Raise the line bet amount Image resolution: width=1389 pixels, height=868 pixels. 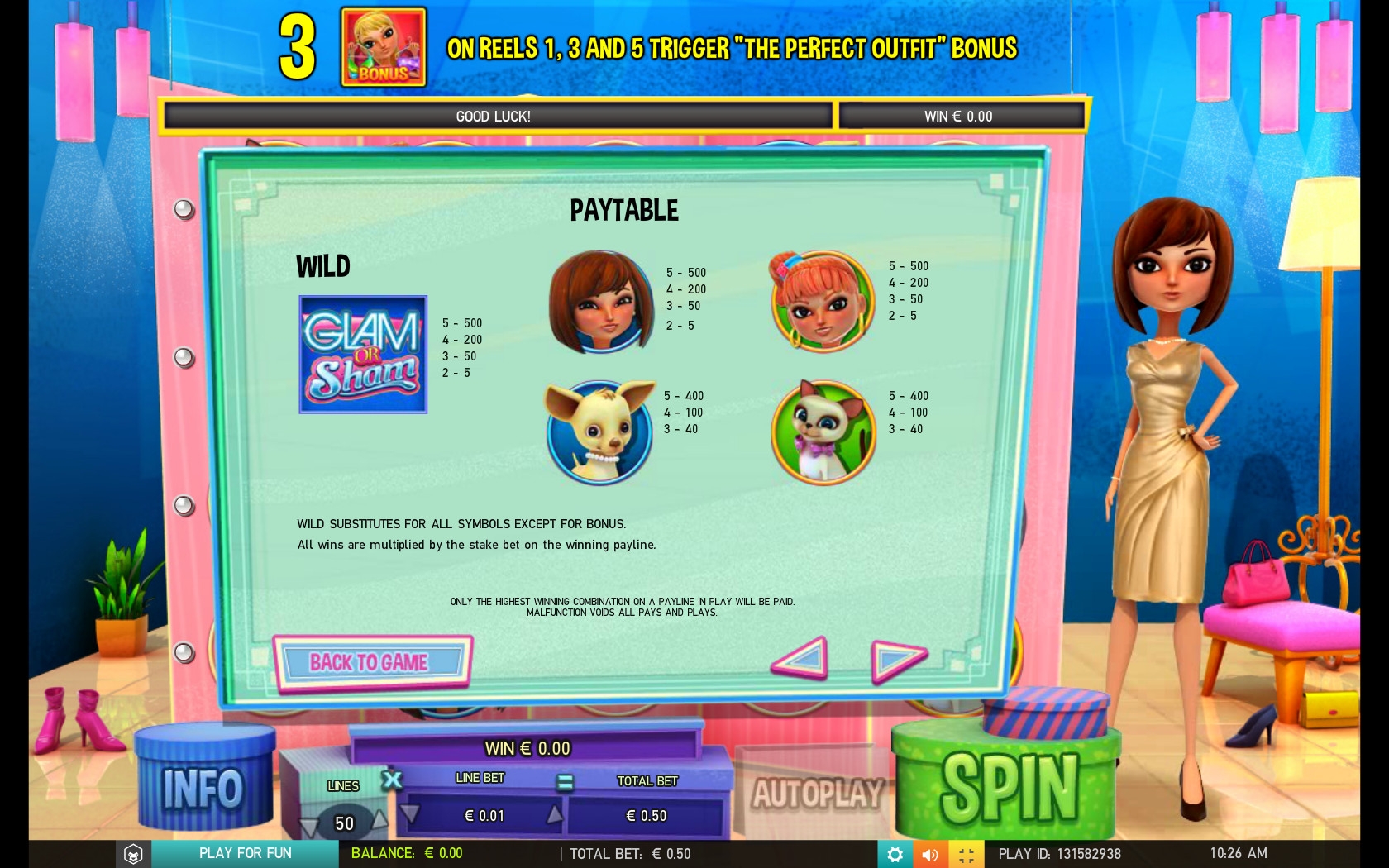555,815
